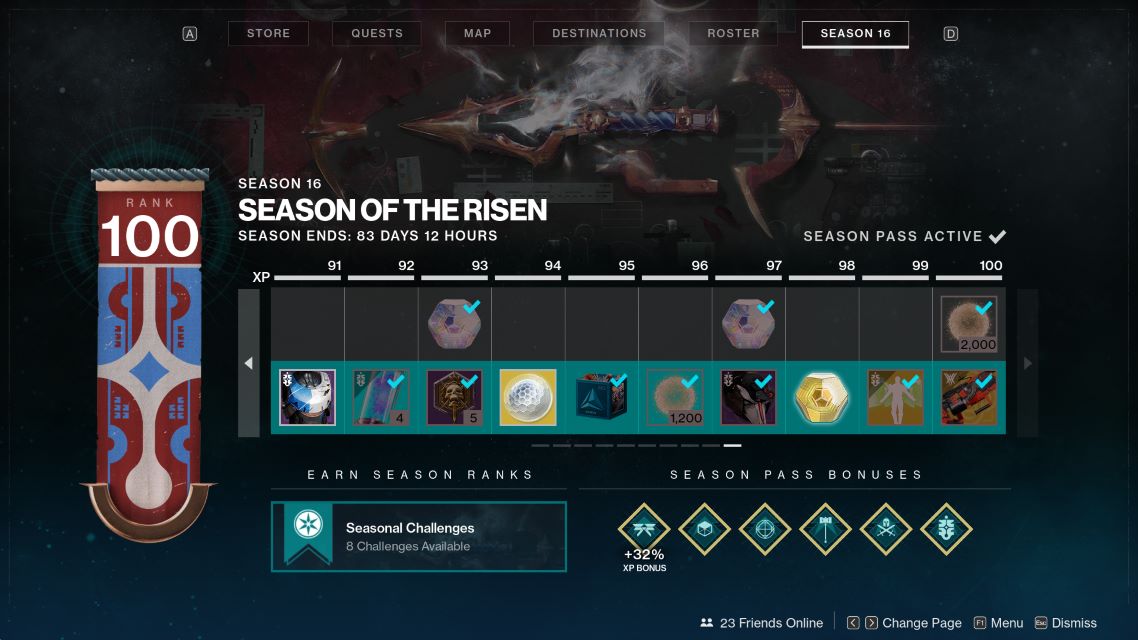Inspect the rank 91 helmet reward
Viewport: 1138px width, 640px height.
(x=308, y=397)
